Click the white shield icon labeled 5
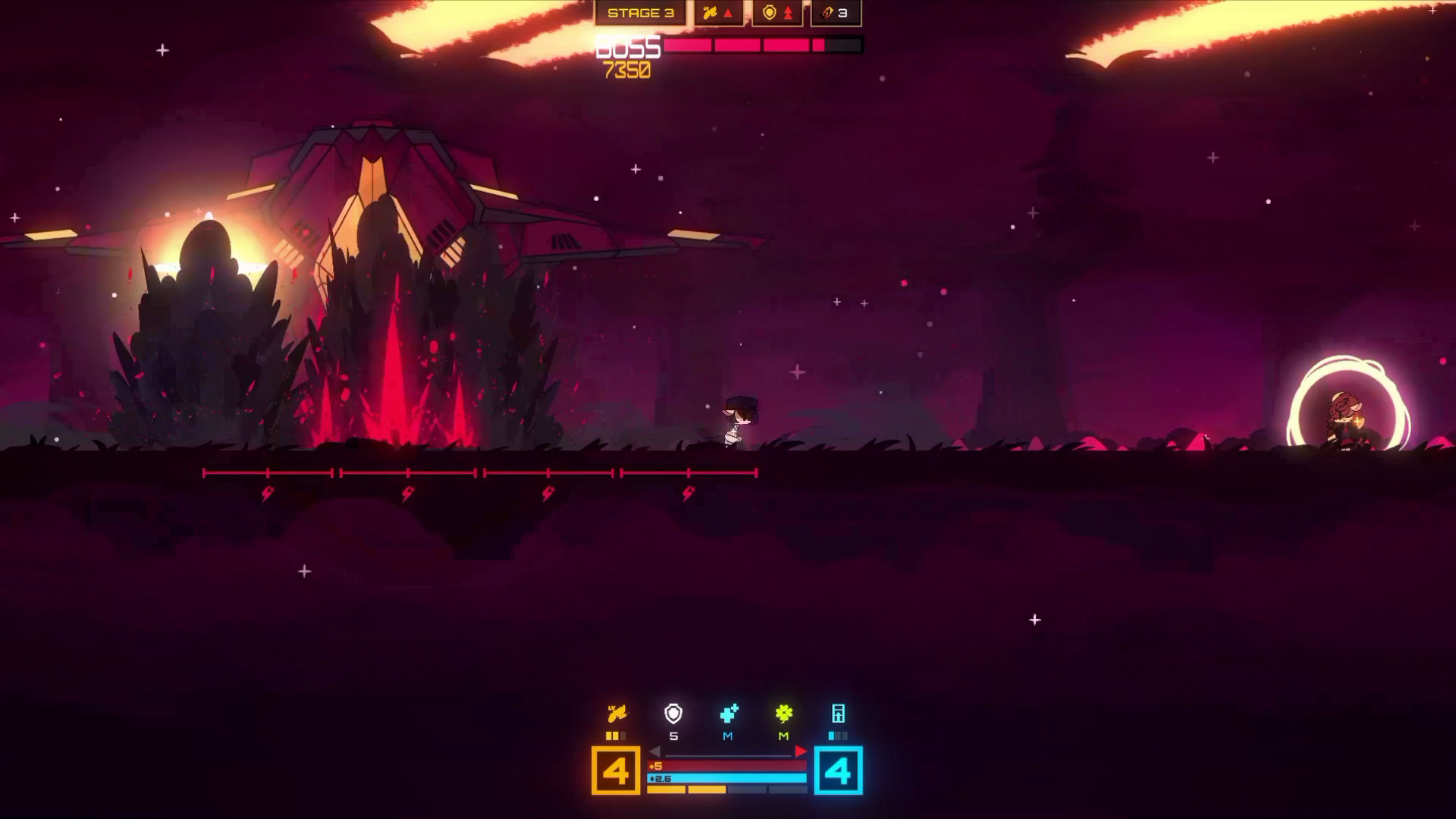1456x819 pixels. 673,713
